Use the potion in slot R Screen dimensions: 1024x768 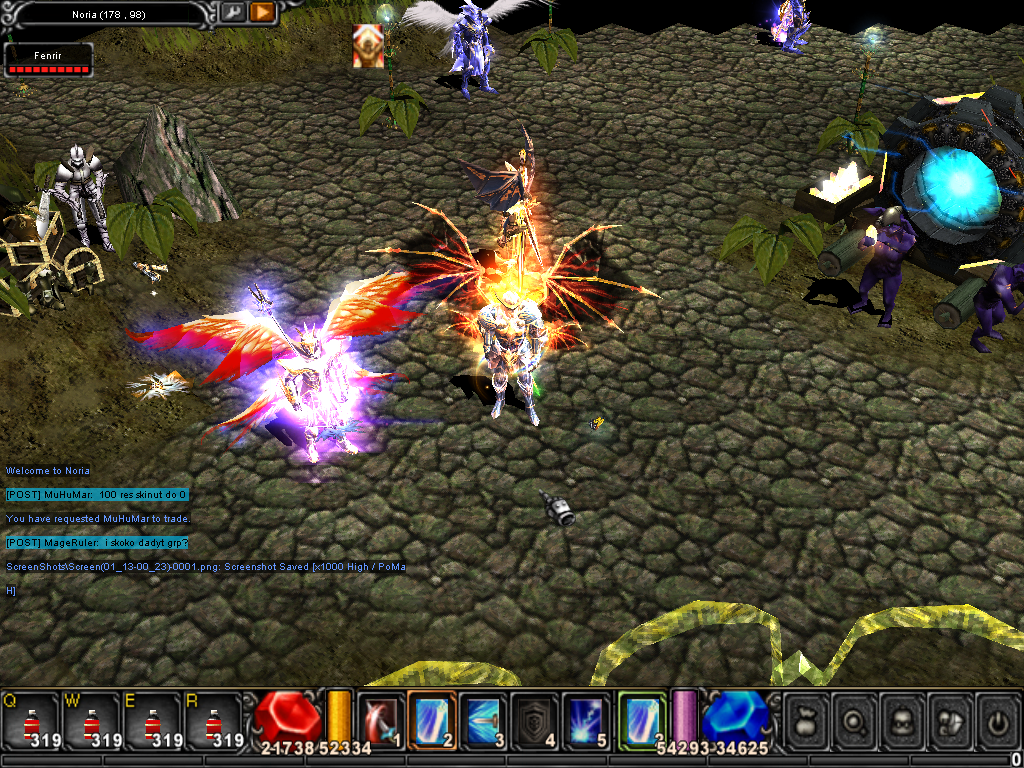click(x=212, y=720)
